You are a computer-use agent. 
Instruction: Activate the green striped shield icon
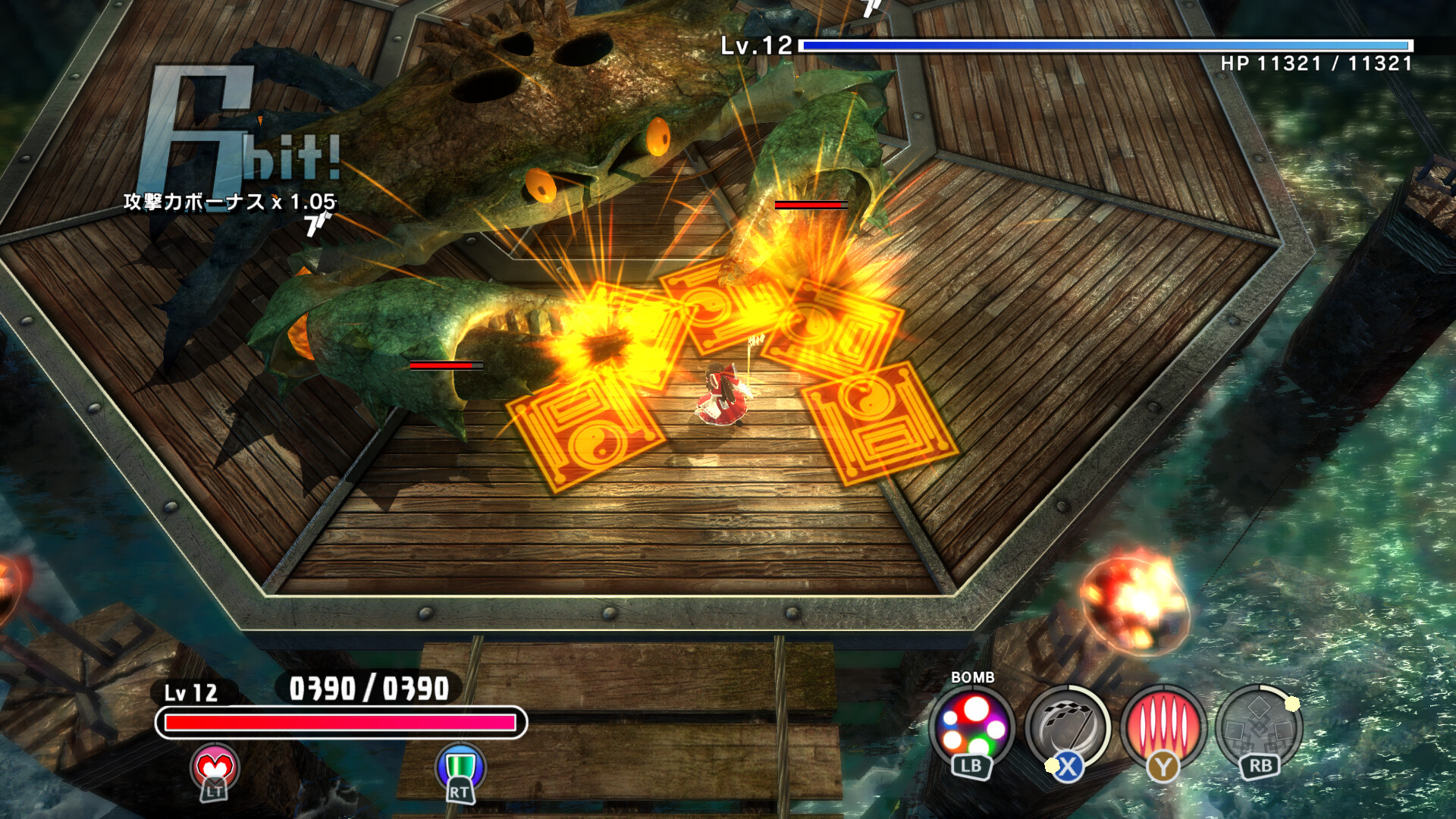pos(460,766)
